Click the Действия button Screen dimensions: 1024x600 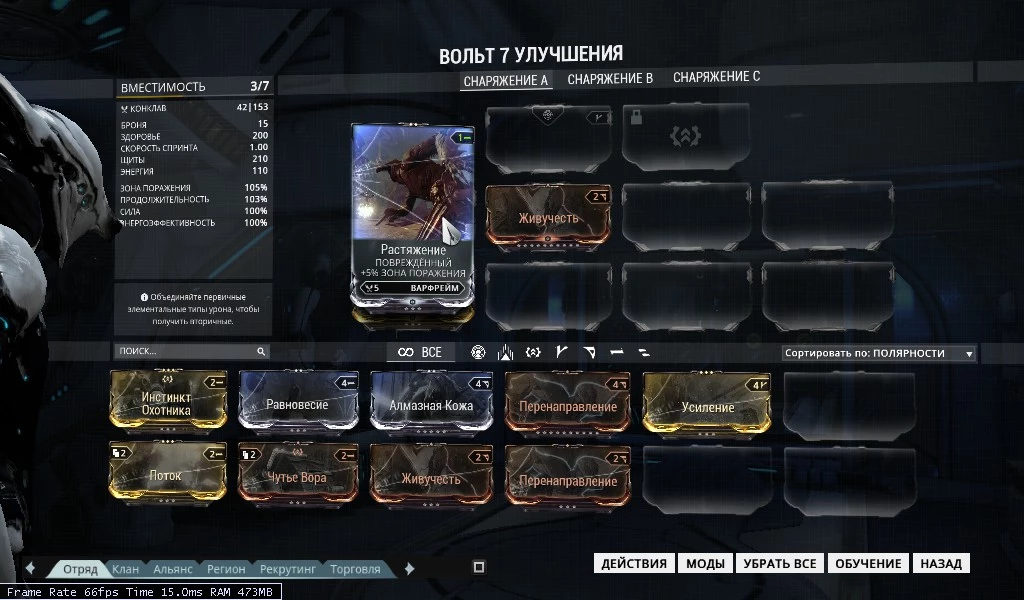[634, 564]
